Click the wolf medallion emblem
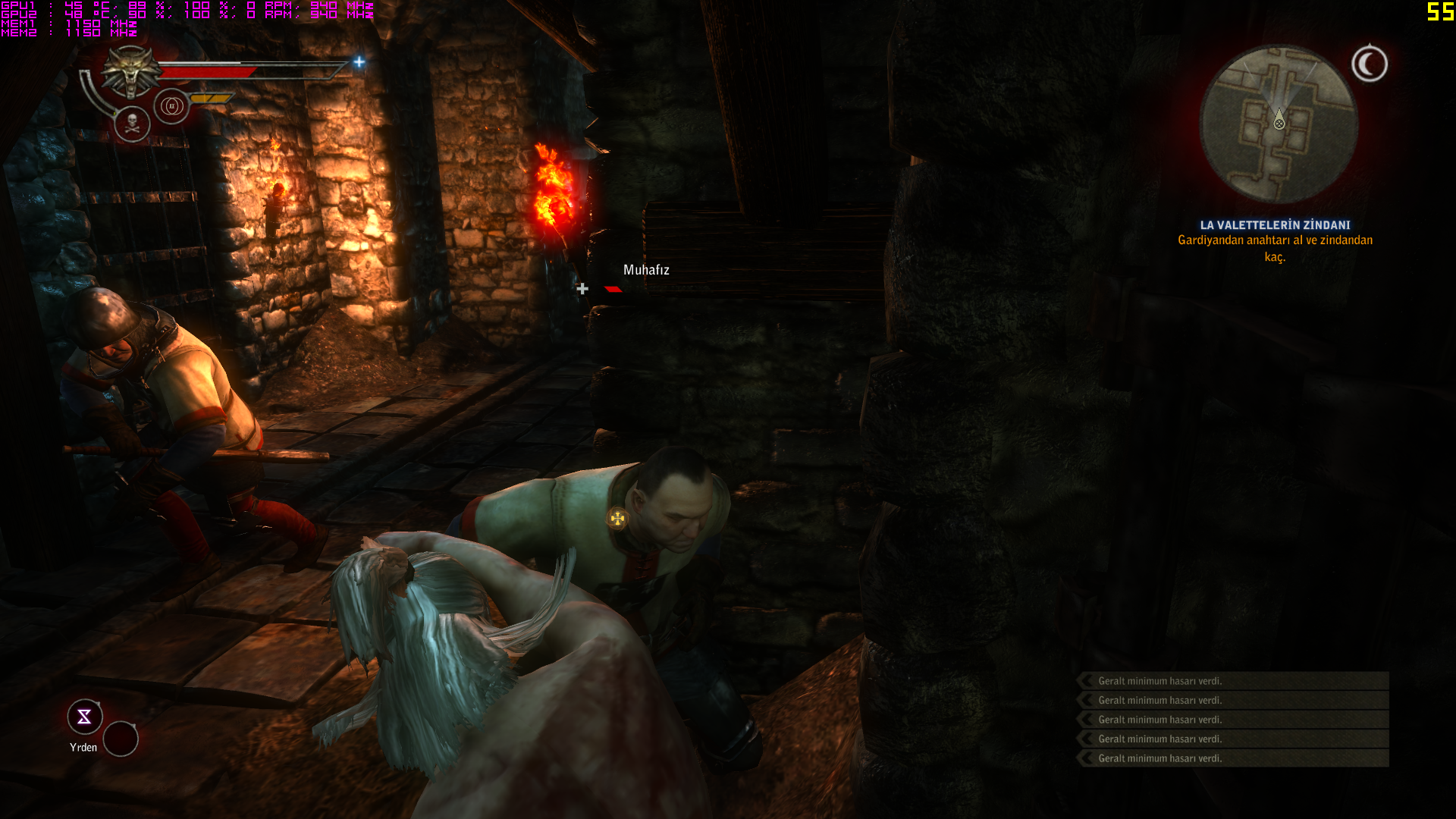 130,71
